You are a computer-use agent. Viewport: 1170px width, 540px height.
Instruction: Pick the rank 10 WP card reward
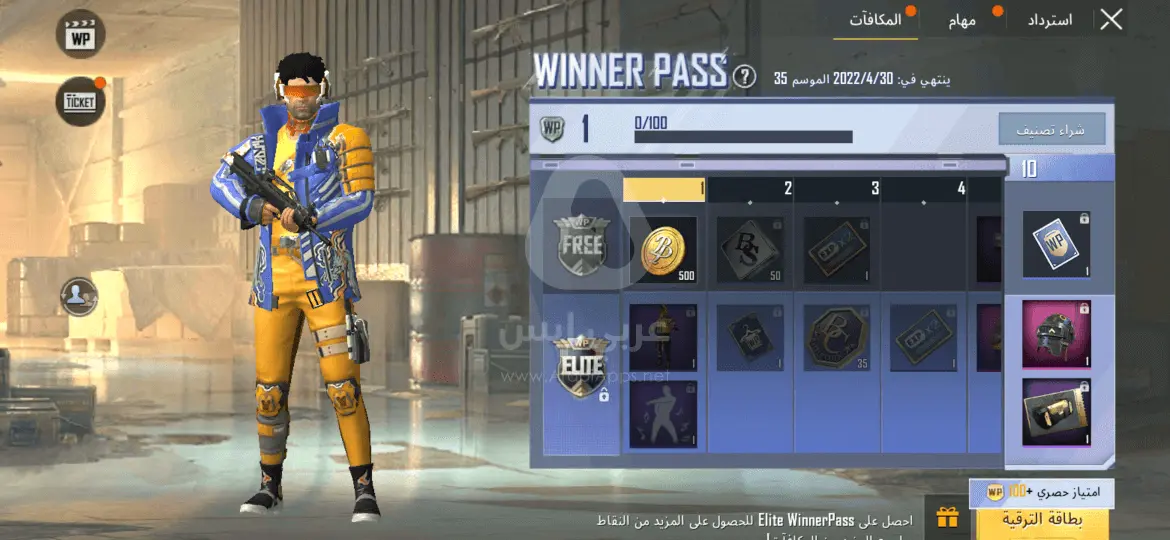[1056, 244]
